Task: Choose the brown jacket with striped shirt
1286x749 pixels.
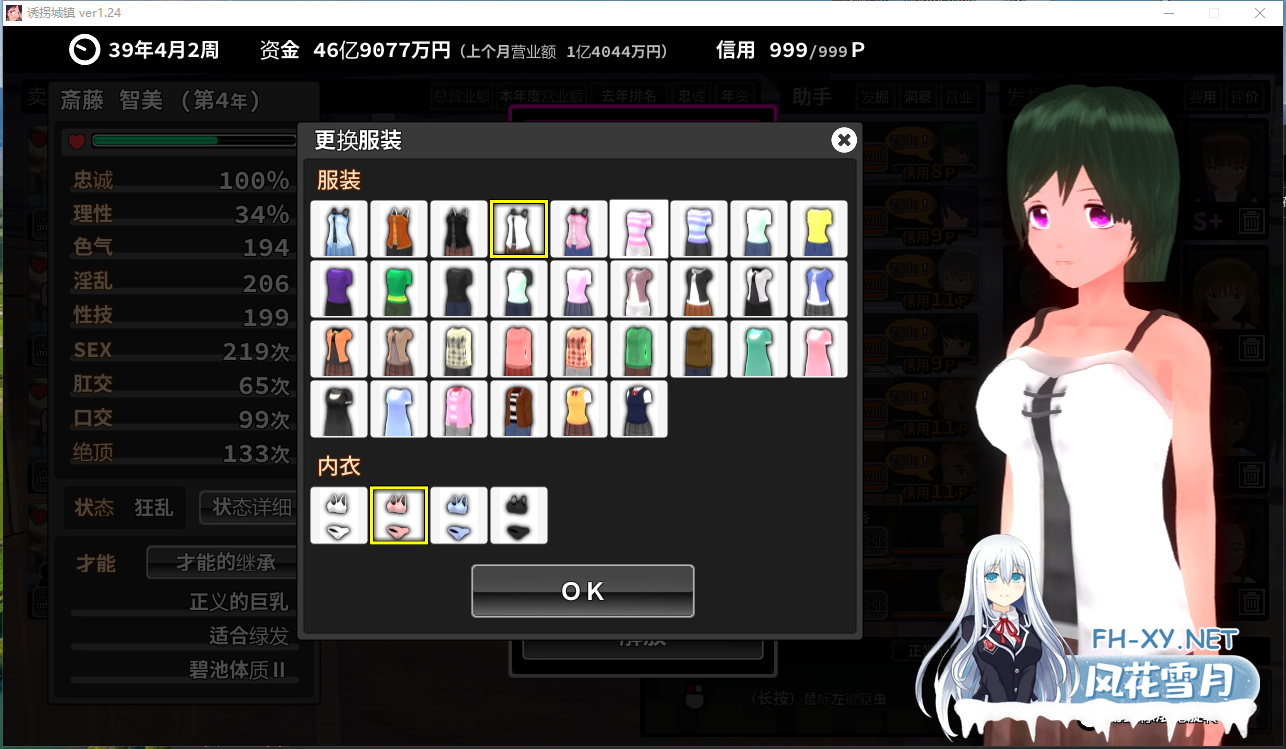Action: (519, 409)
